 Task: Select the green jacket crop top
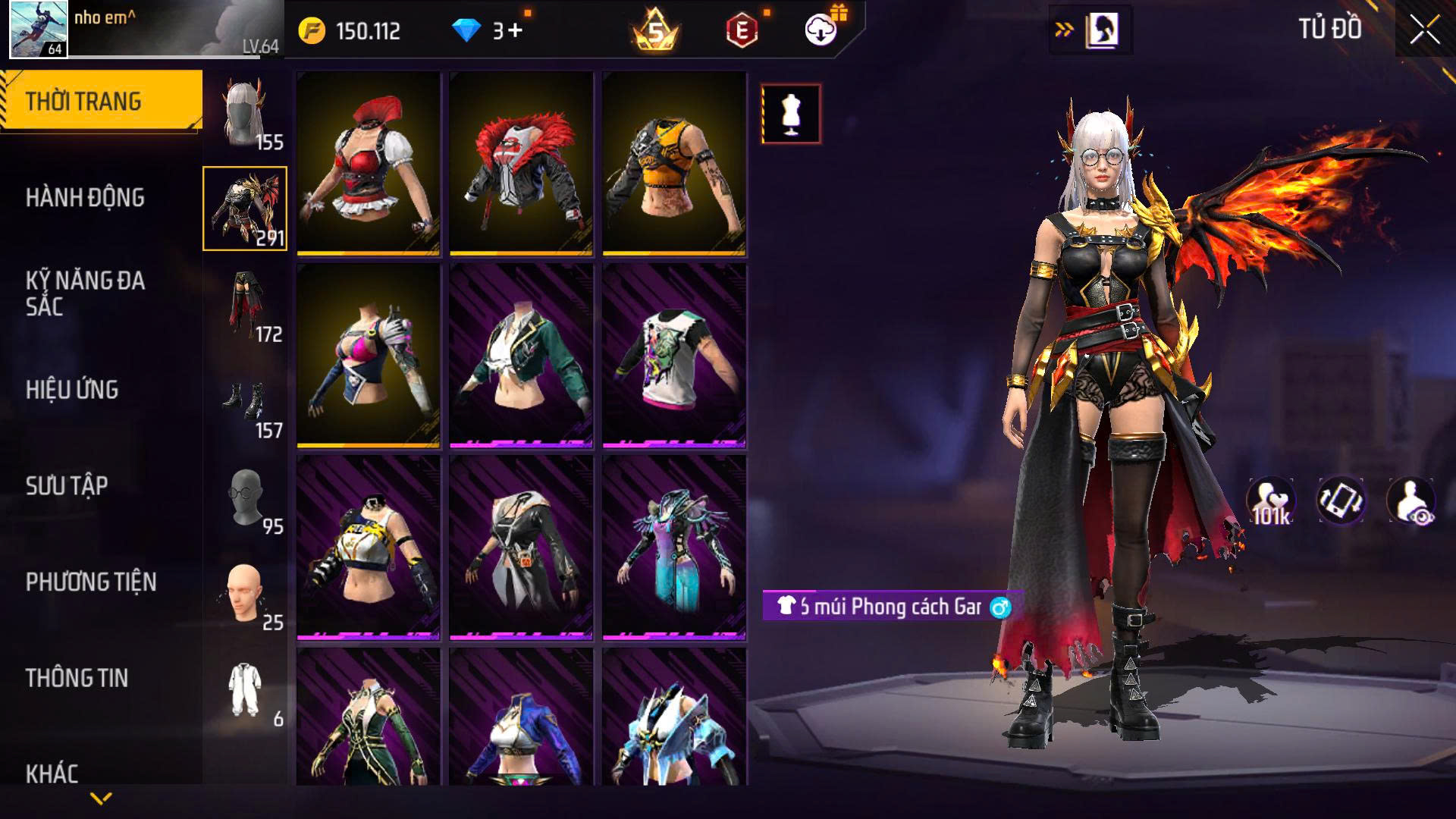click(521, 355)
